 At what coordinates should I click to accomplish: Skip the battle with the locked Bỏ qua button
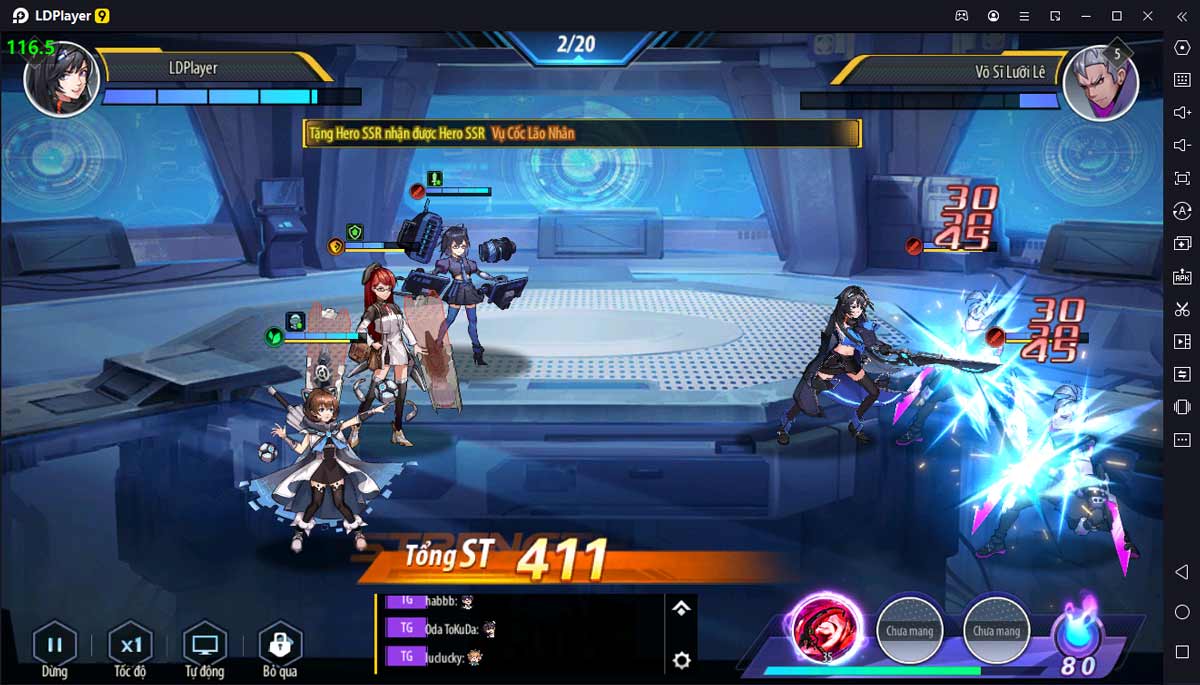pos(280,645)
